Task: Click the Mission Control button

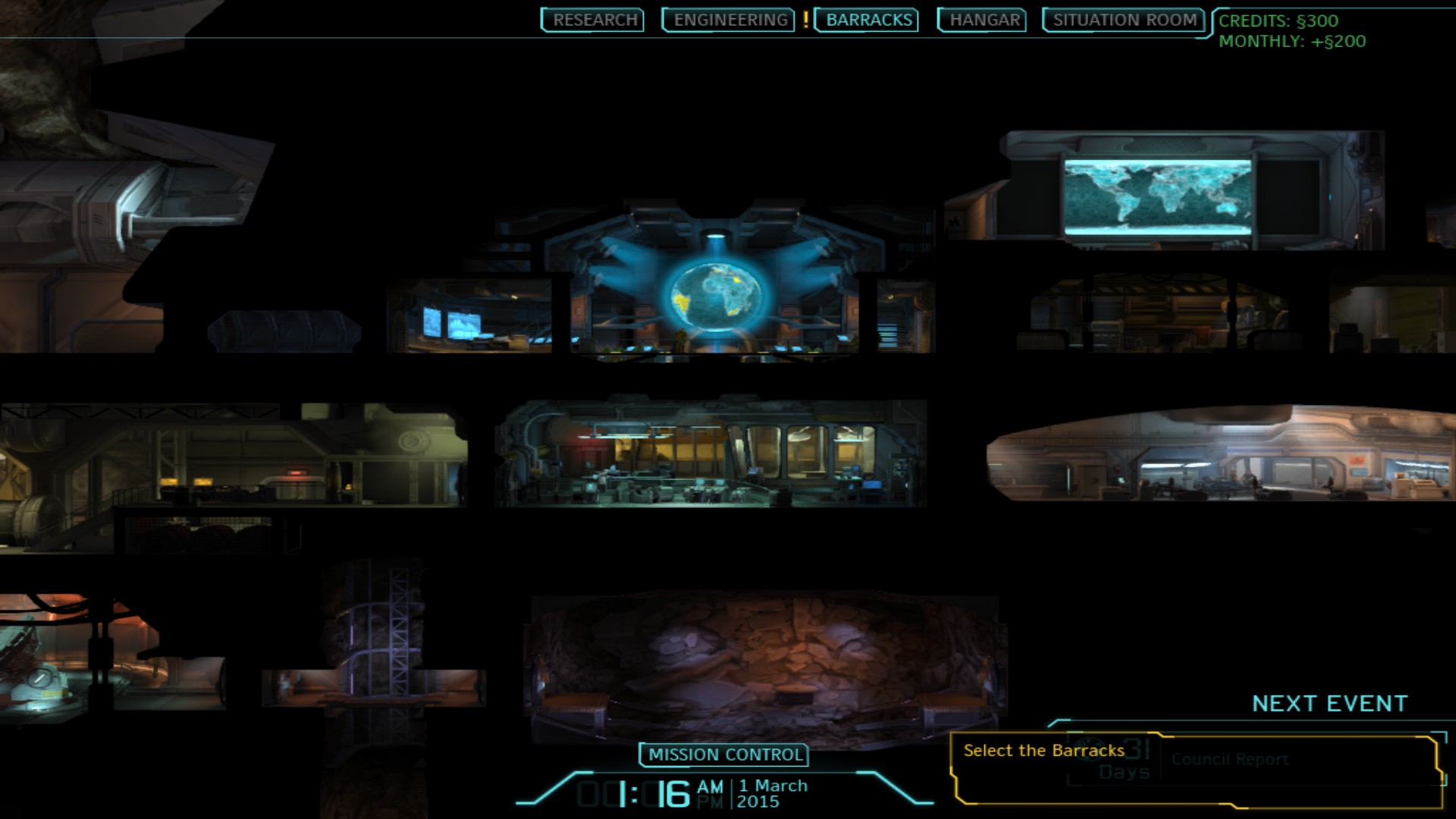Action: (x=725, y=755)
